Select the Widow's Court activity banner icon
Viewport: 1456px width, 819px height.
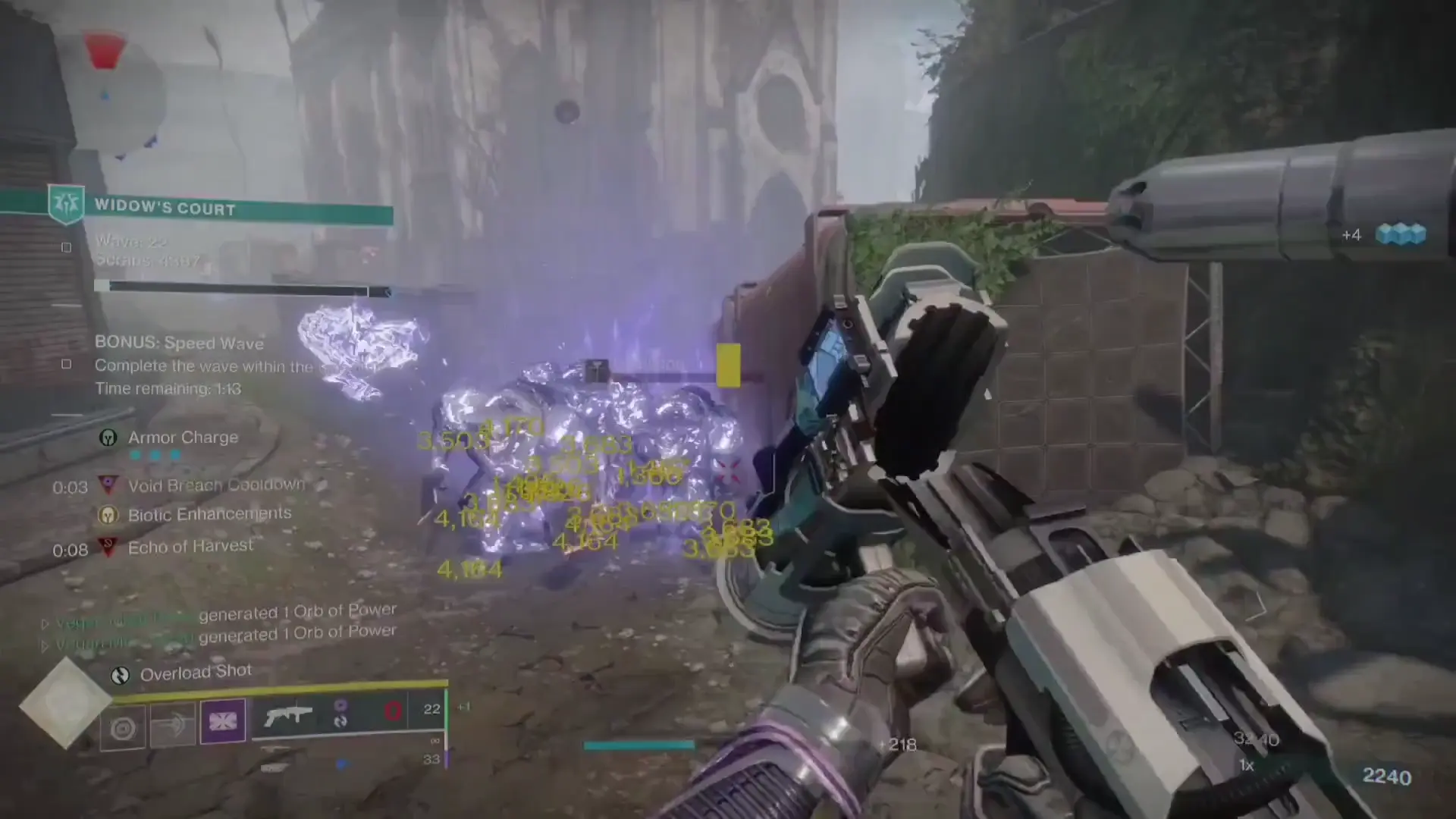67,205
